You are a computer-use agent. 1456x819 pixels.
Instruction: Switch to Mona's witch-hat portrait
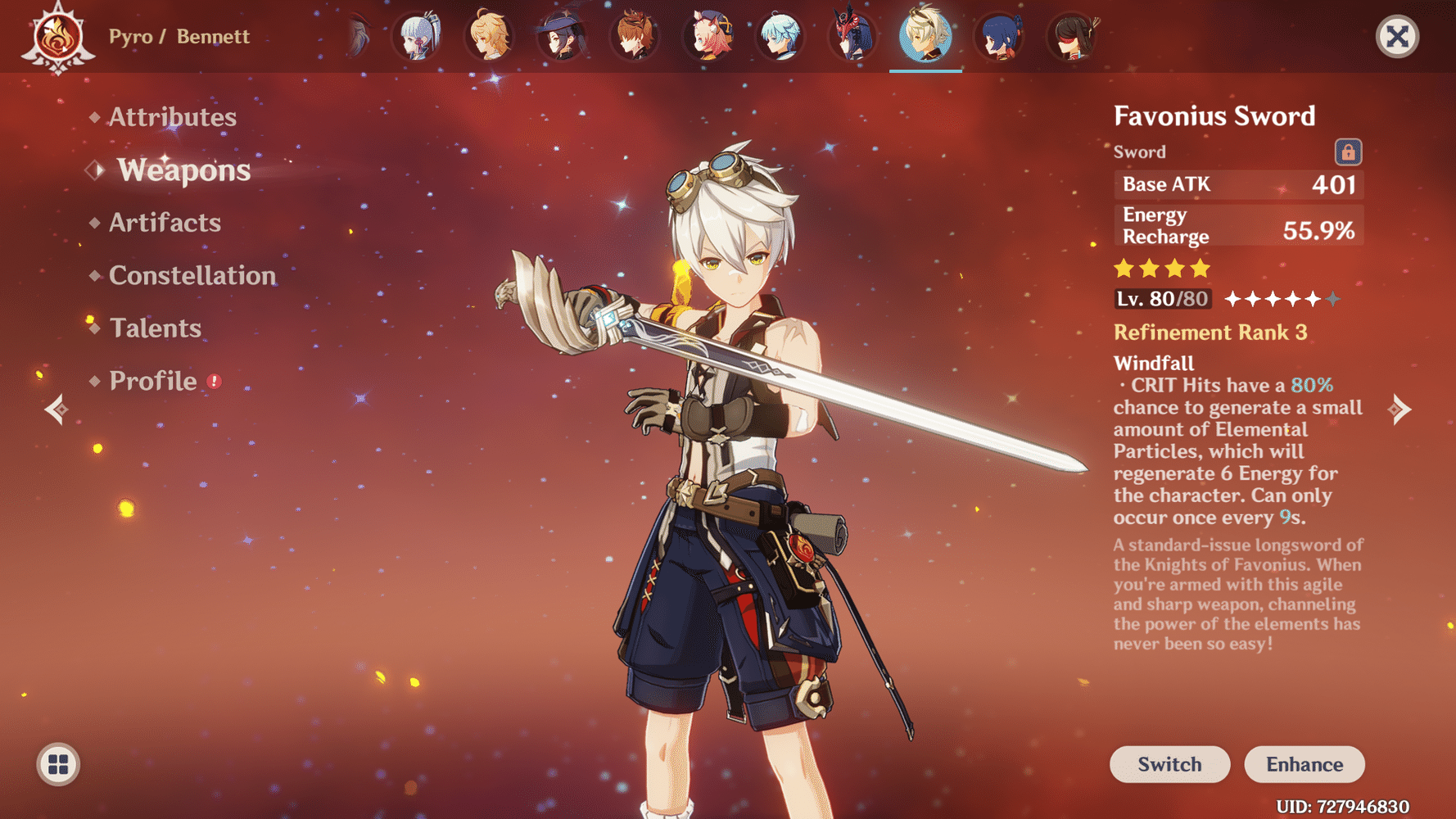tap(563, 37)
